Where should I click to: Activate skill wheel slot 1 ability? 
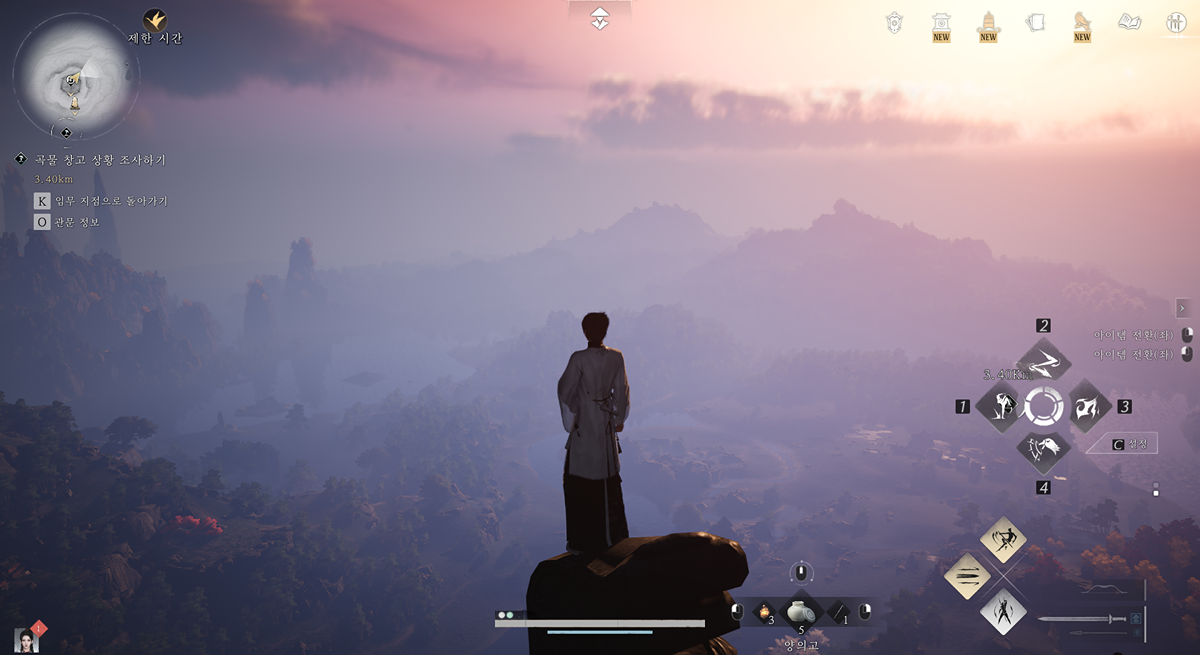coord(997,407)
